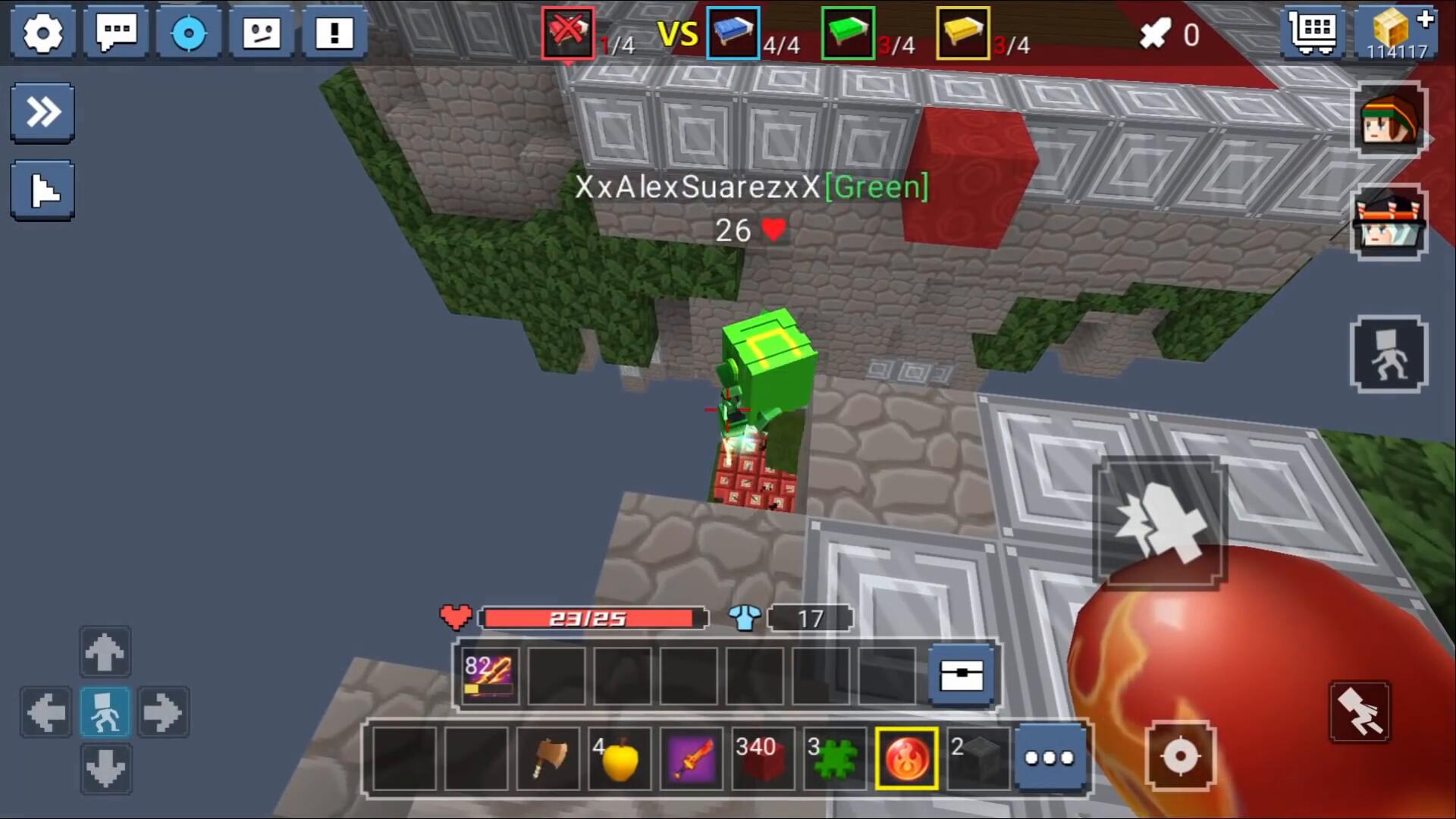Select the golden apple slot
The height and width of the screenshot is (819, 1456).
[620, 758]
